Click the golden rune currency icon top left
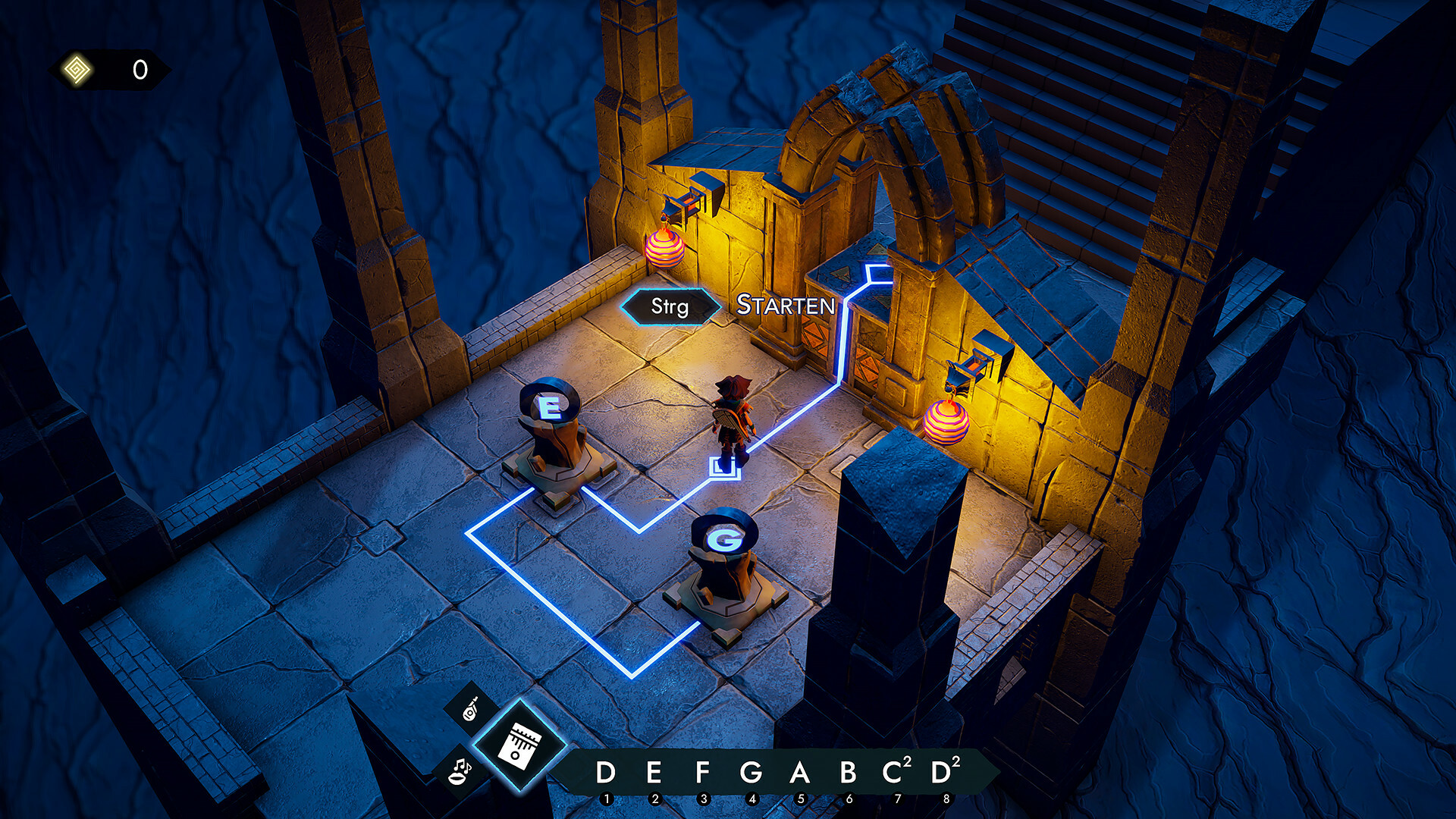Image resolution: width=1456 pixels, height=819 pixels. pyautogui.click(x=76, y=70)
